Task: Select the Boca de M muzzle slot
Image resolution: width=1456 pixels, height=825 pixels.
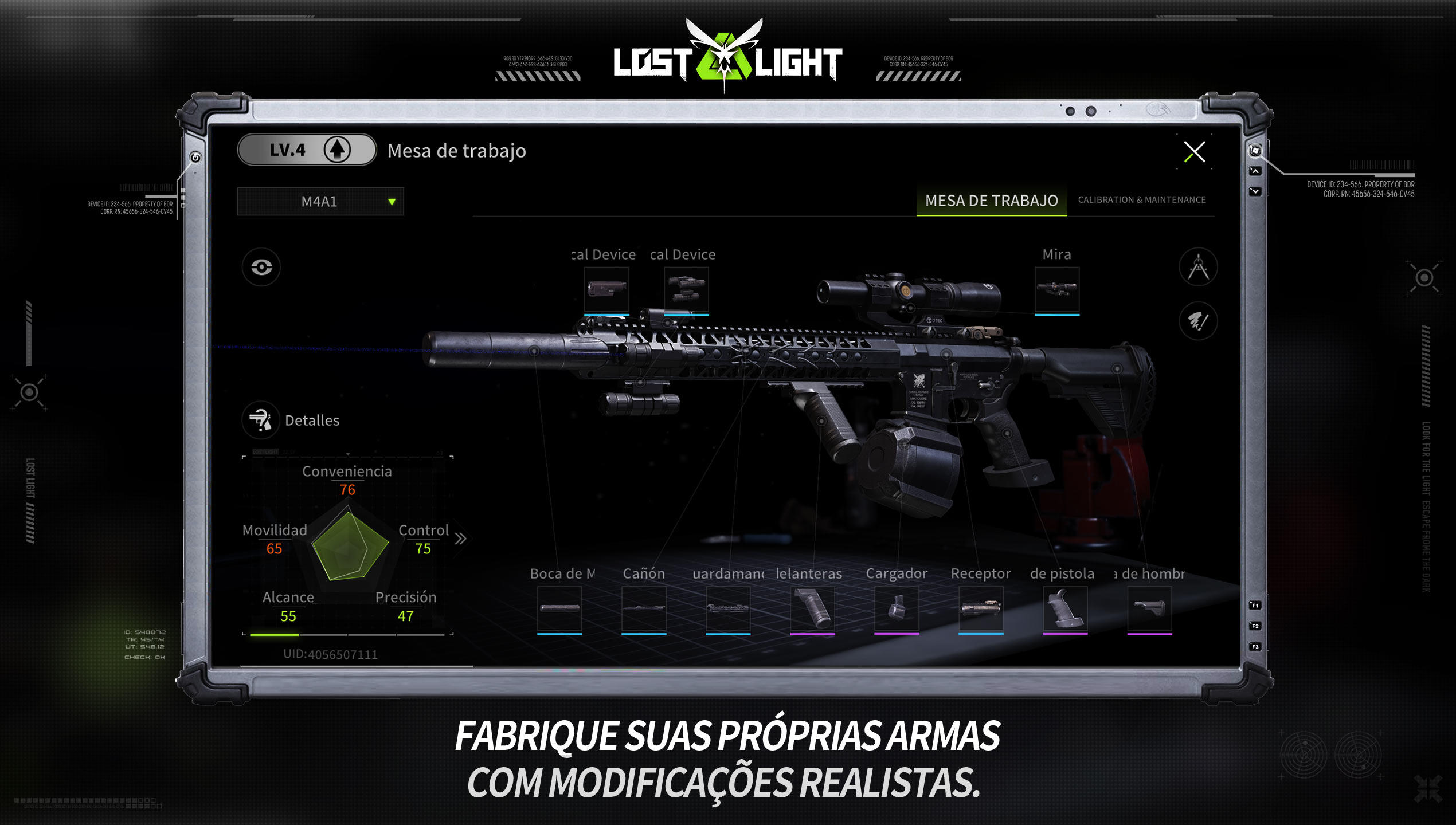Action: [x=561, y=608]
